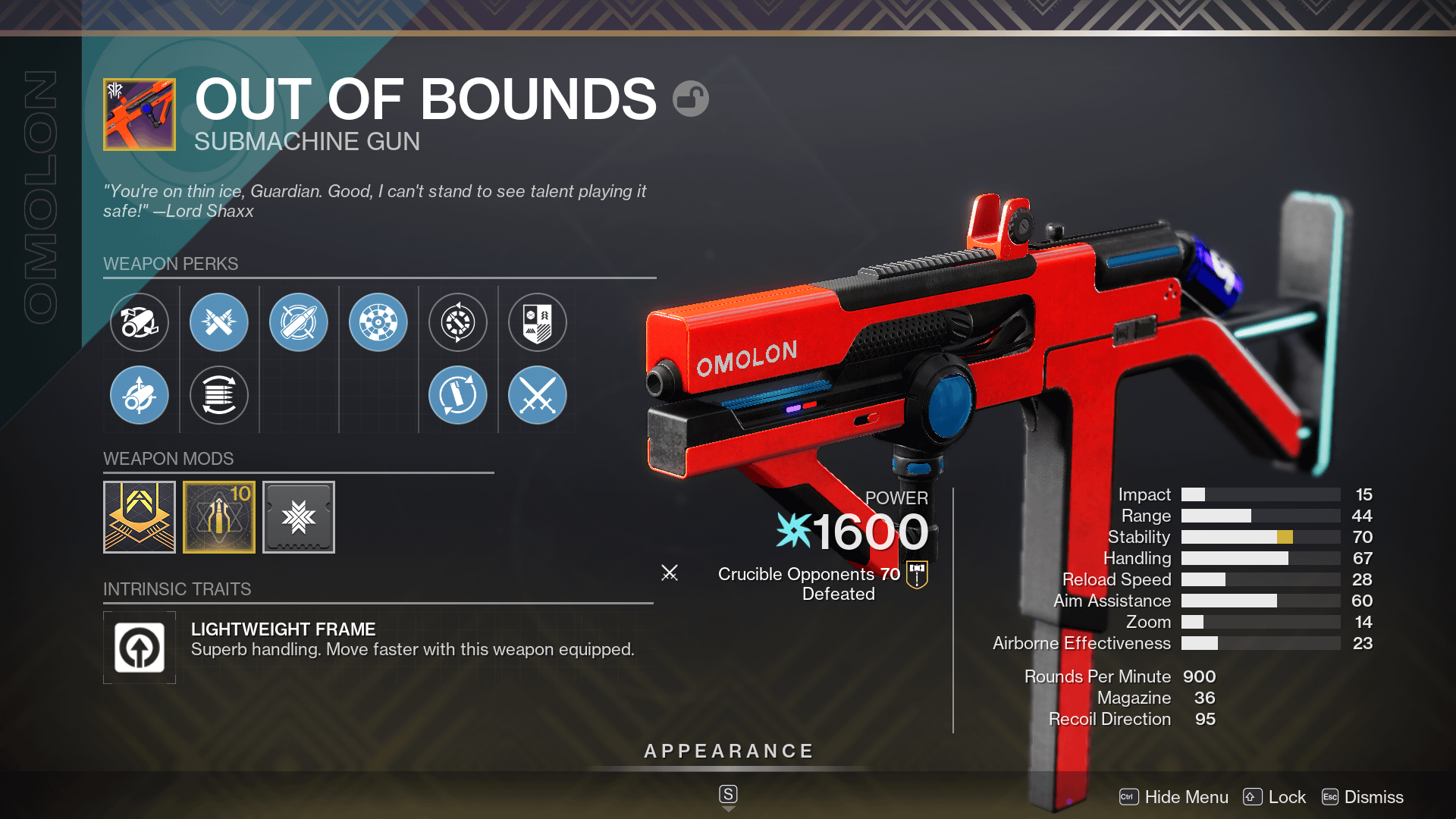
Task: Expand the Appearance section
Action: [x=727, y=752]
